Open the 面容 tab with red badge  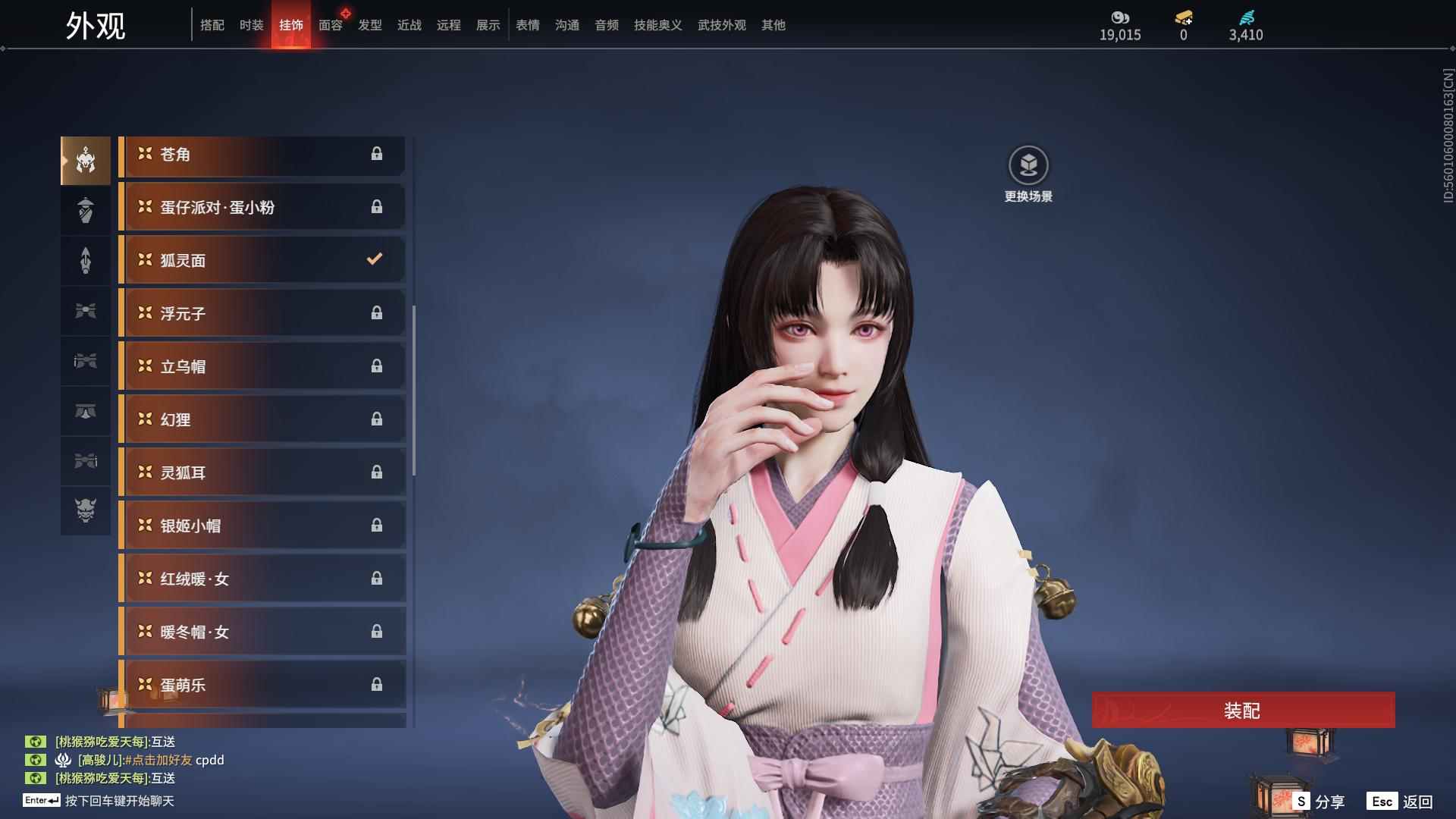click(x=331, y=25)
